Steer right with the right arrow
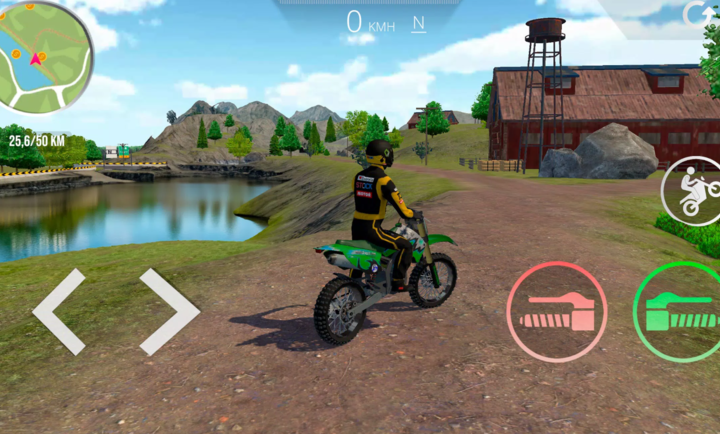This screenshot has height=434, width=720. (169, 311)
